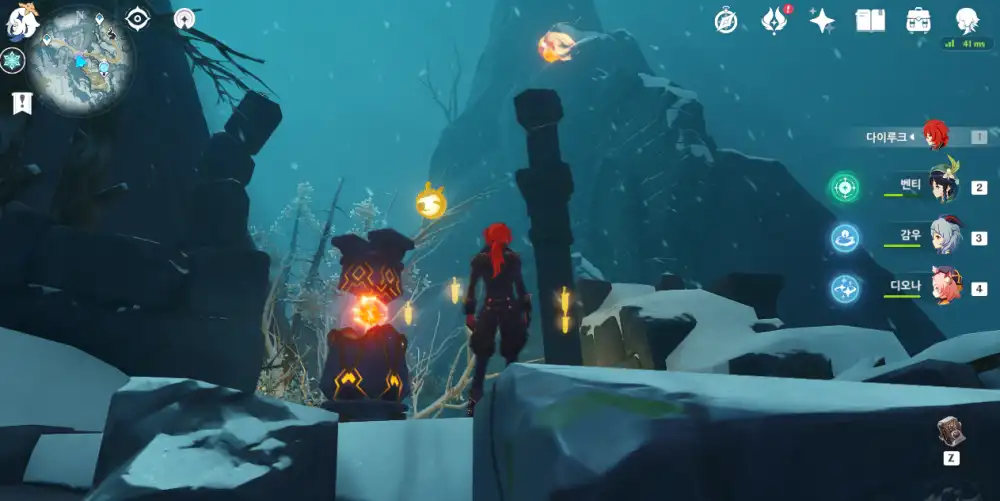The image size is (1000, 501).
Task: Open the wish star icon
Action: pos(822,20)
